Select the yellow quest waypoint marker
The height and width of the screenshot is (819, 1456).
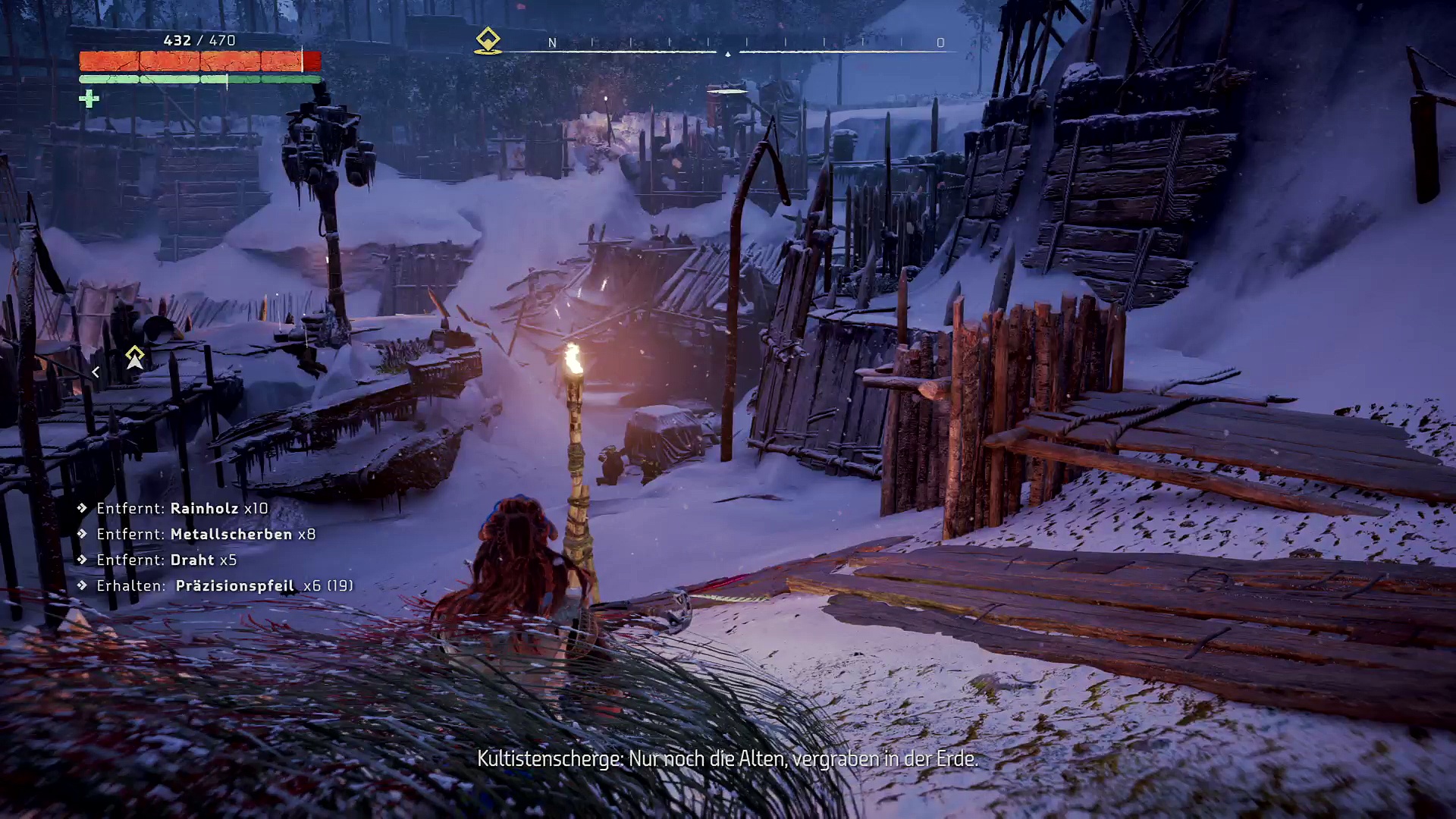coord(135,357)
